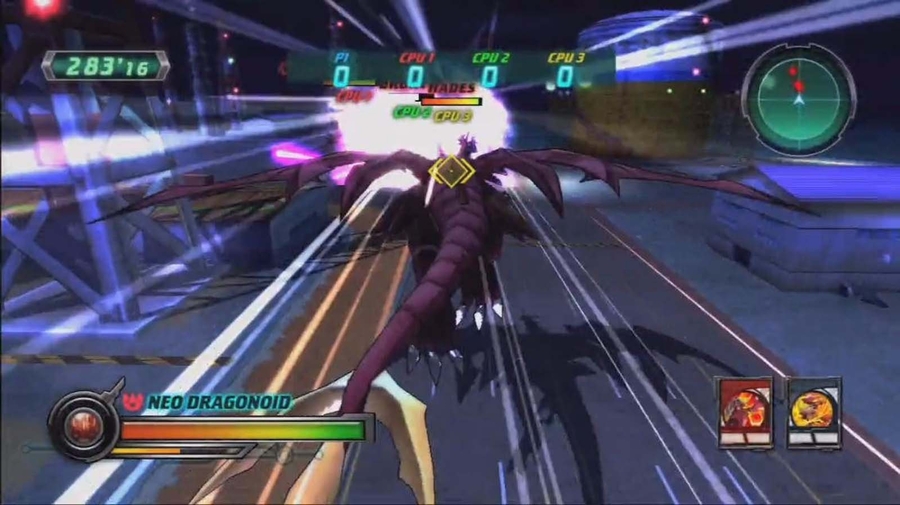Click the circular radar minimap

[x=798, y=98]
